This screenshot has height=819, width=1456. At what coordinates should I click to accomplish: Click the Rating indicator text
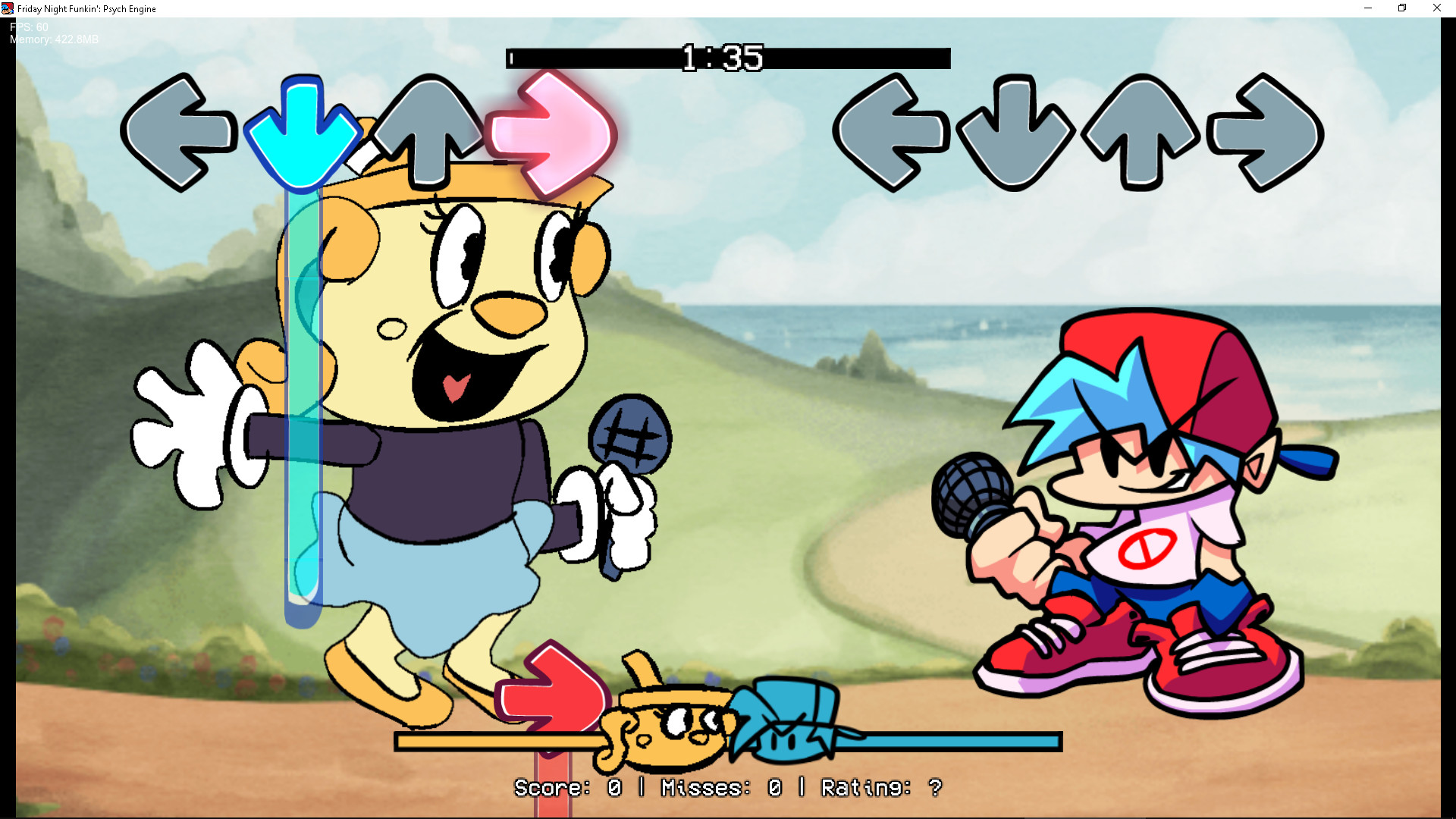point(880,789)
